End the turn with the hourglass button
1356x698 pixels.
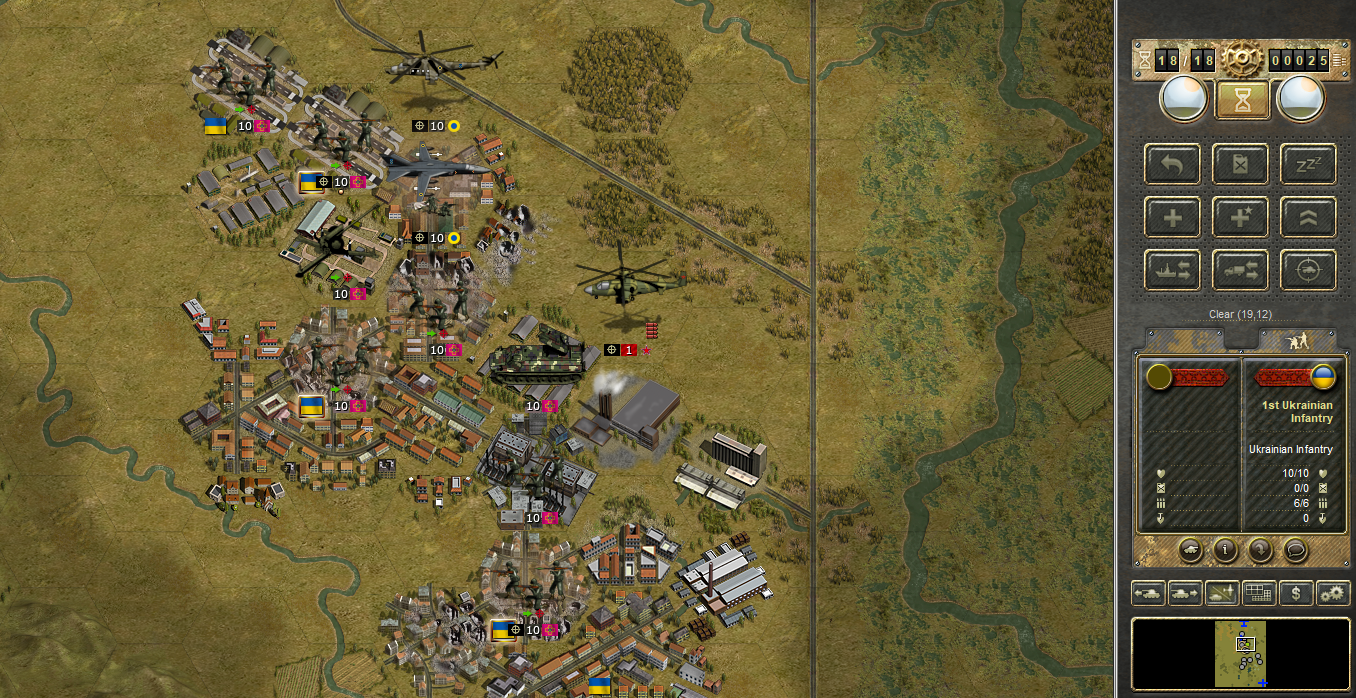[x=1241, y=100]
